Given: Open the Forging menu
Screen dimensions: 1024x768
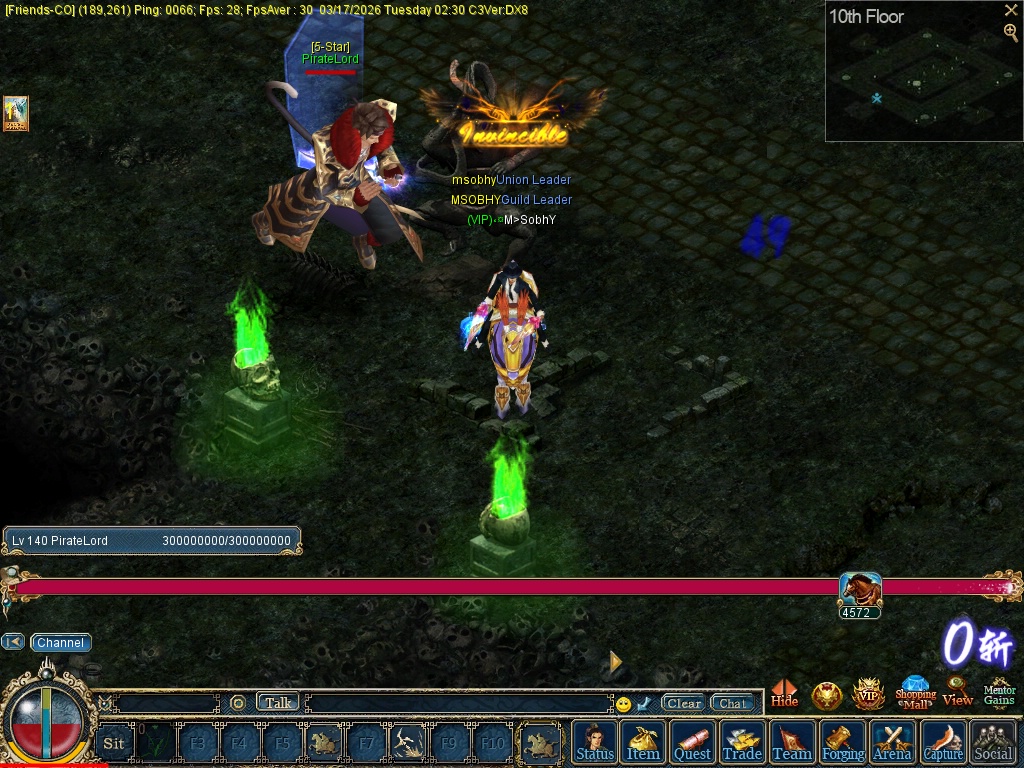Looking at the screenshot, I should point(843,743).
